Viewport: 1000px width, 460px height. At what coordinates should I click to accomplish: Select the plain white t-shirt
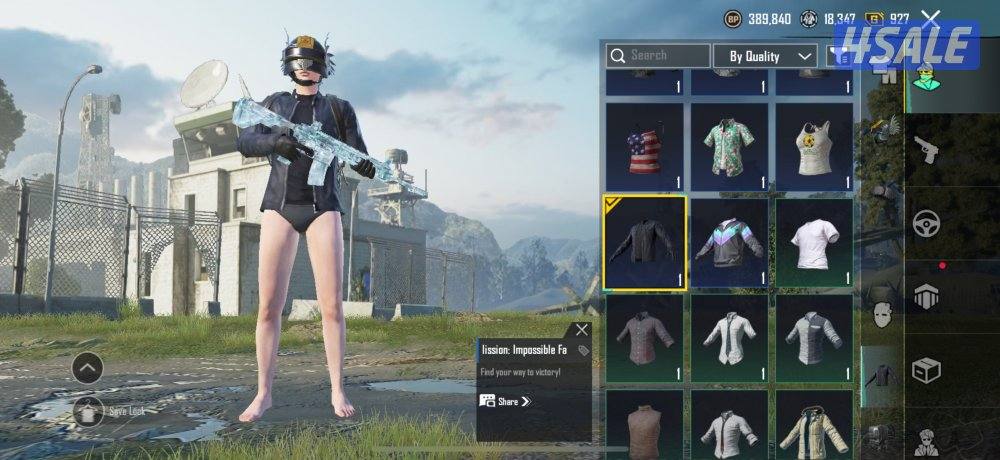(814, 242)
